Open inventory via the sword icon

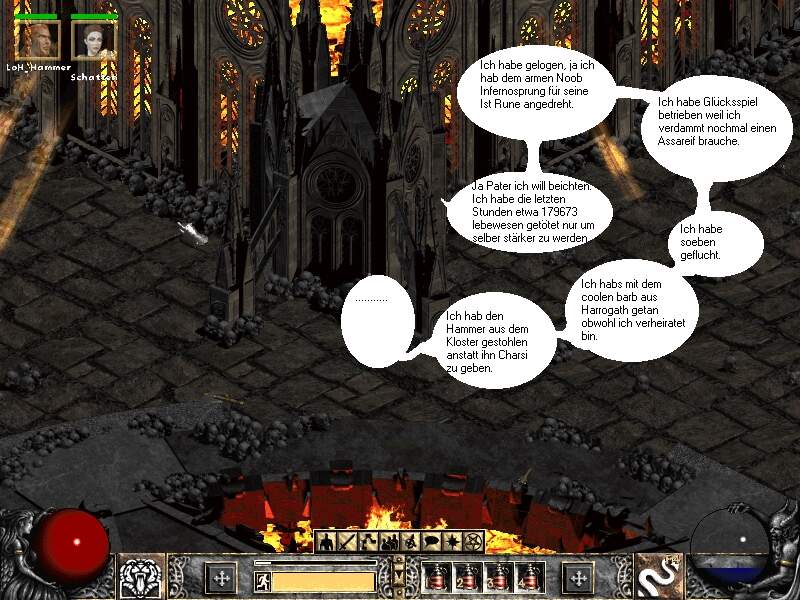(348, 542)
